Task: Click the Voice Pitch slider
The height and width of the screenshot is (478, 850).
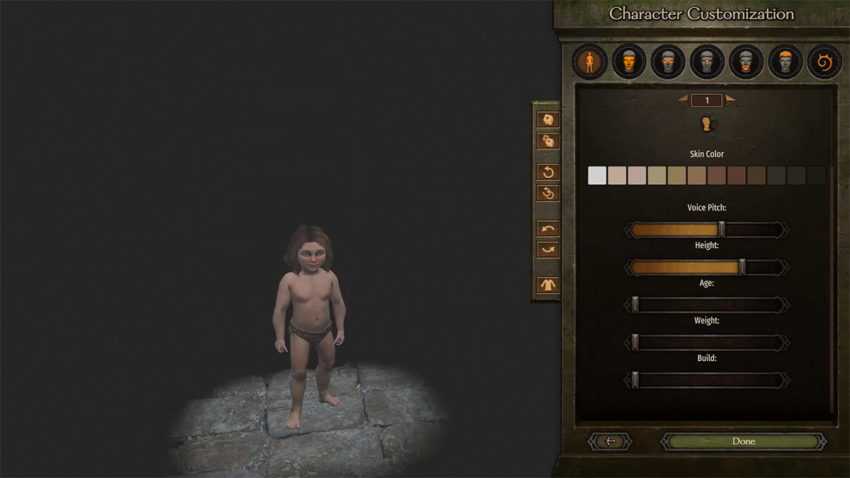Action: click(706, 230)
